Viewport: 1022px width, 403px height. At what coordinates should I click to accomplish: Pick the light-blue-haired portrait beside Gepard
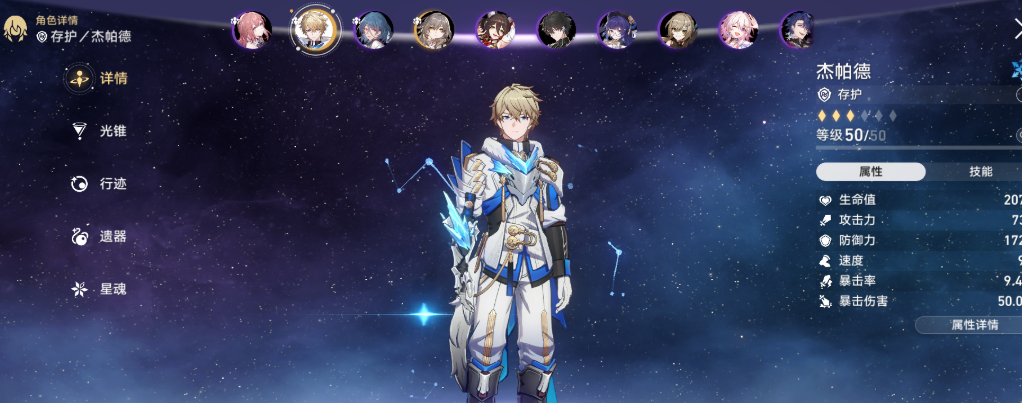pos(374,30)
